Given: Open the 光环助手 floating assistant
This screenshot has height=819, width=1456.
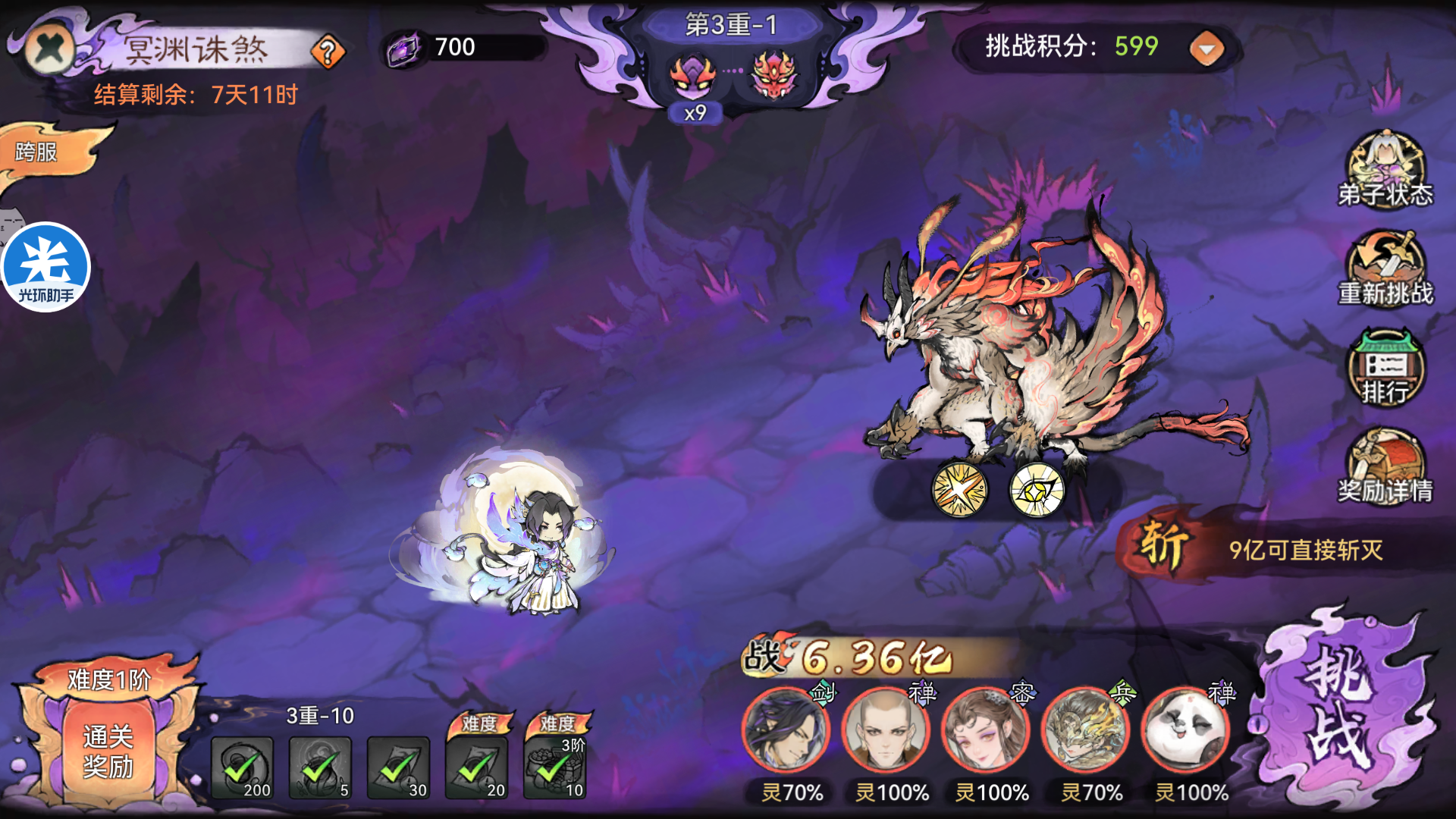Looking at the screenshot, I should pos(47,265).
